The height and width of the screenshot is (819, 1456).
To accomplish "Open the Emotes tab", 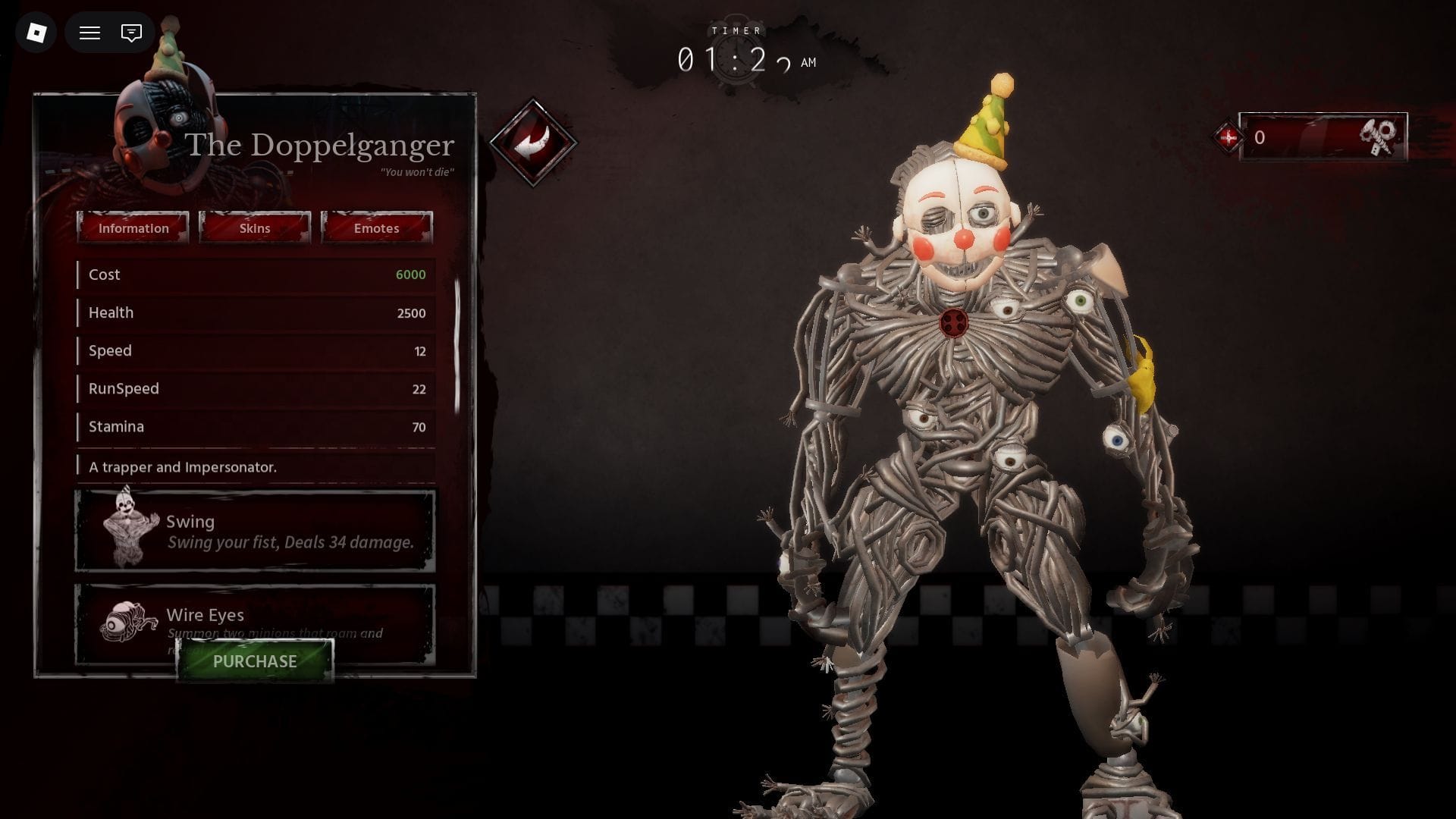I will 376,227.
